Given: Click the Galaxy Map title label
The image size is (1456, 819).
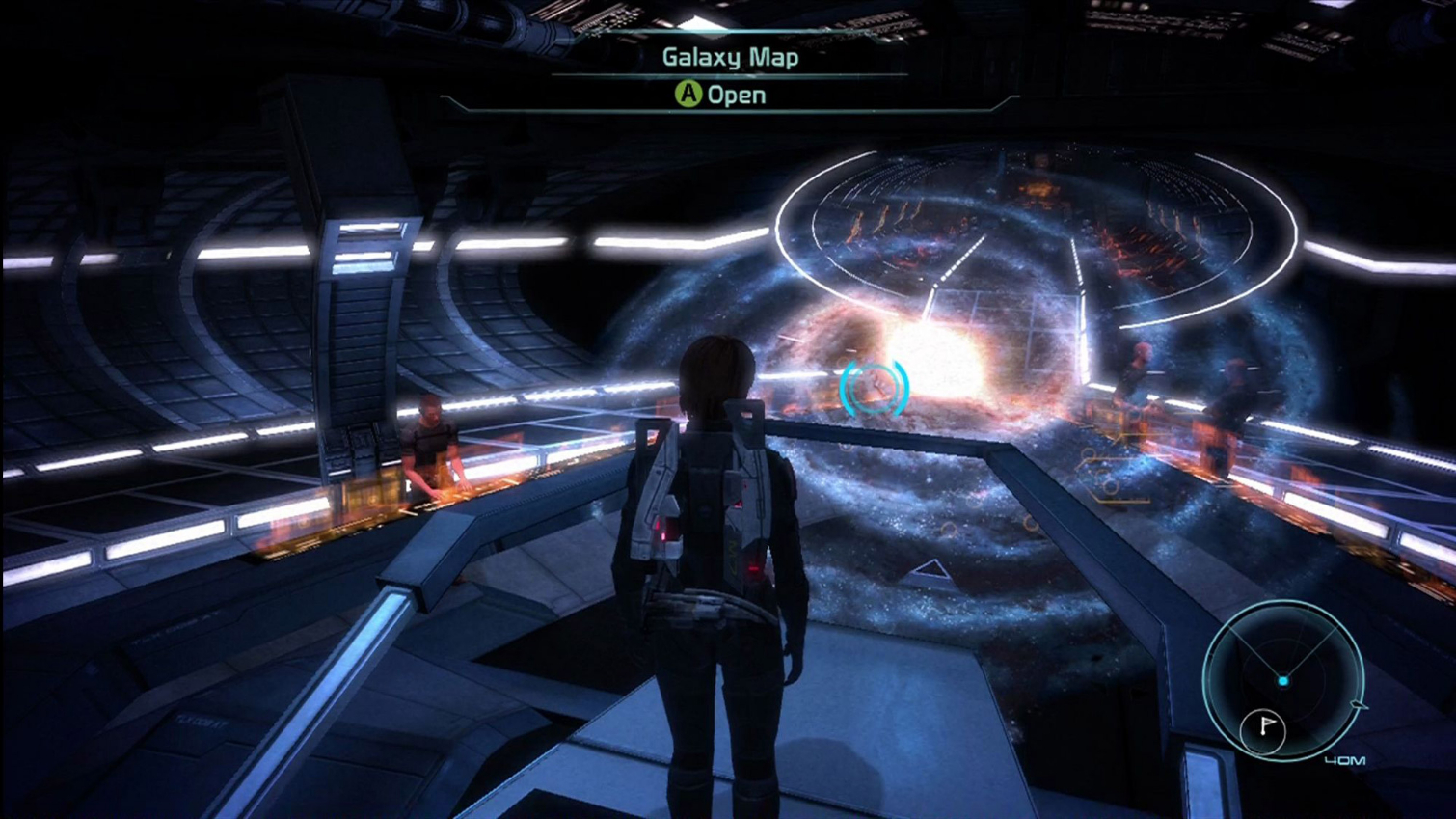Looking at the screenshot, I should [730, 57].
